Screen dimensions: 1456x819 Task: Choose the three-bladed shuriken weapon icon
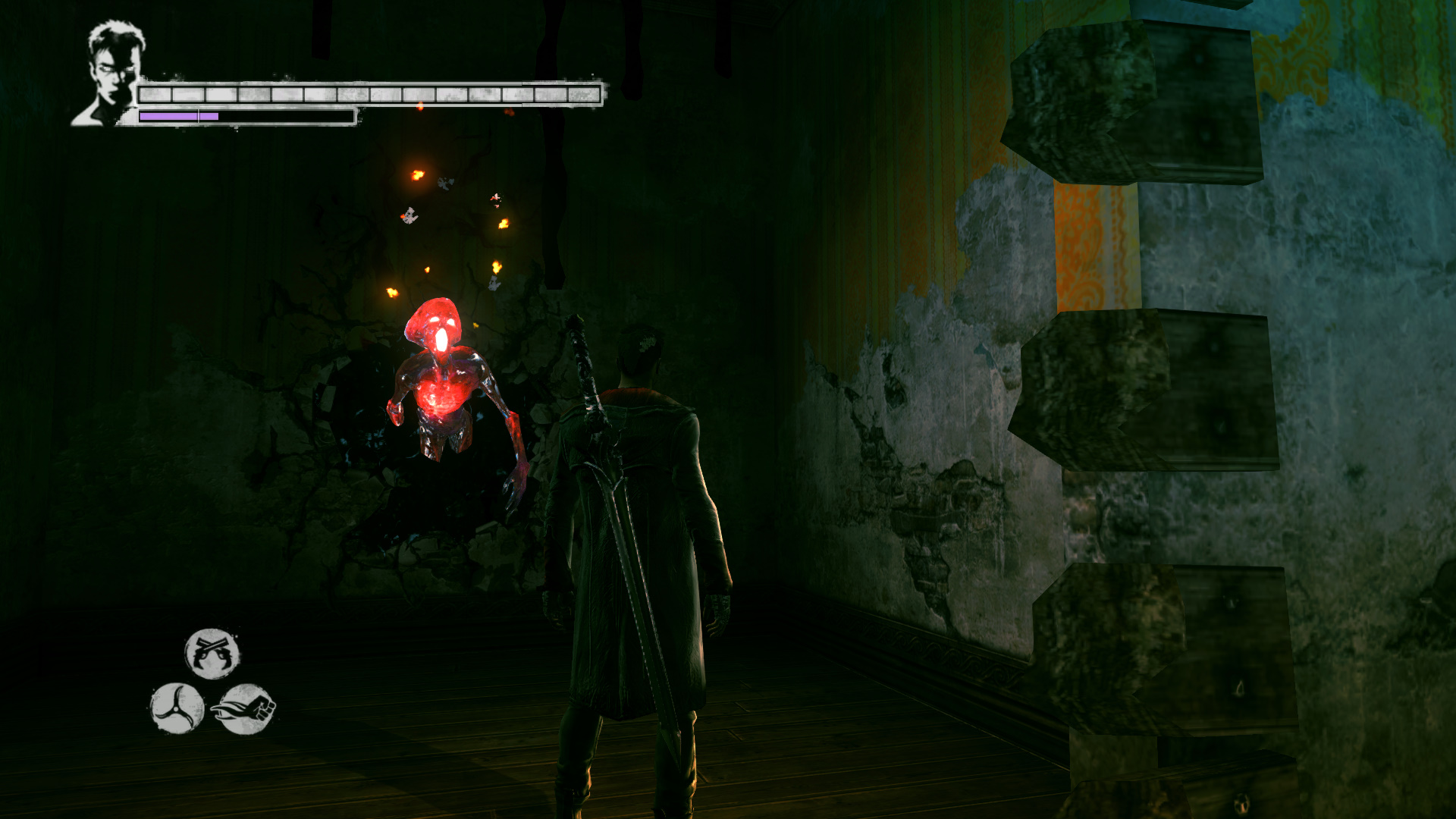pos(177,708)
